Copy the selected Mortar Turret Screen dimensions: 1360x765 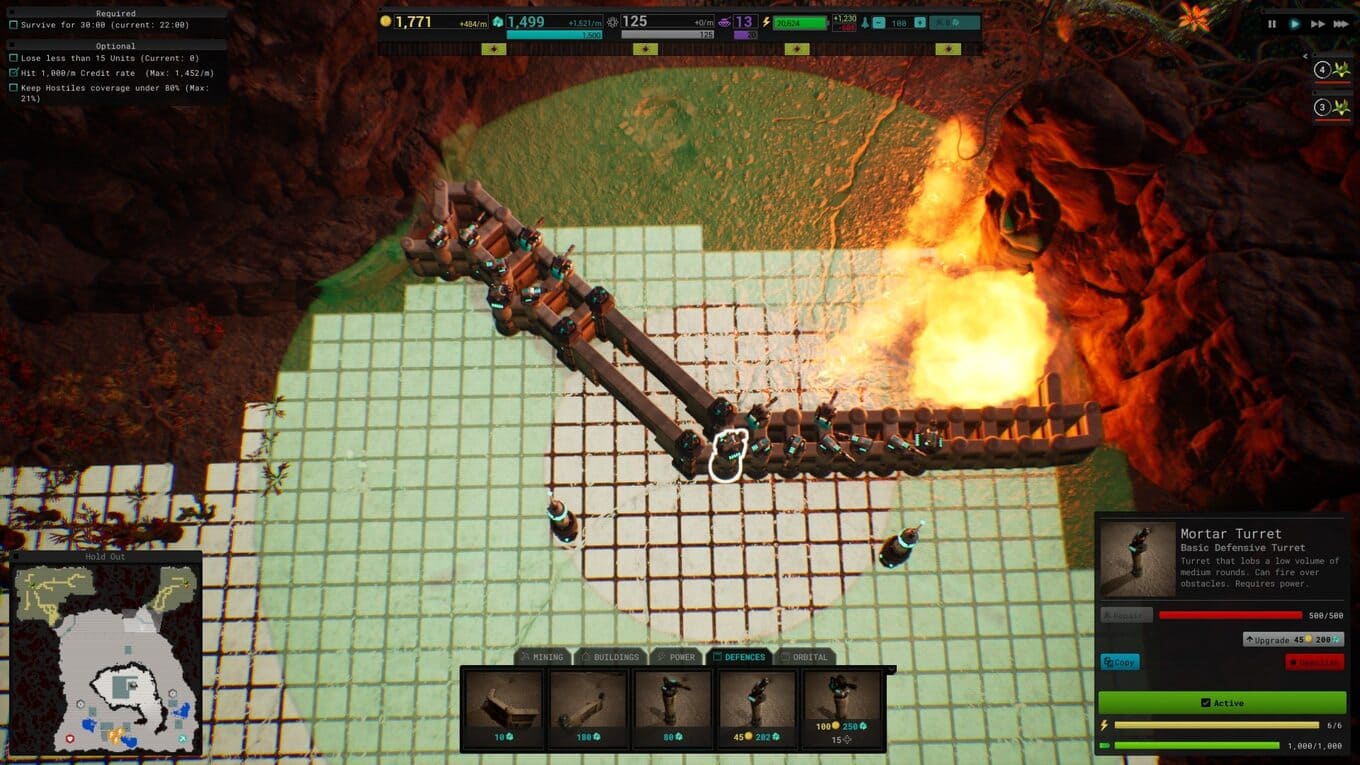click(x=1120, y=662)
